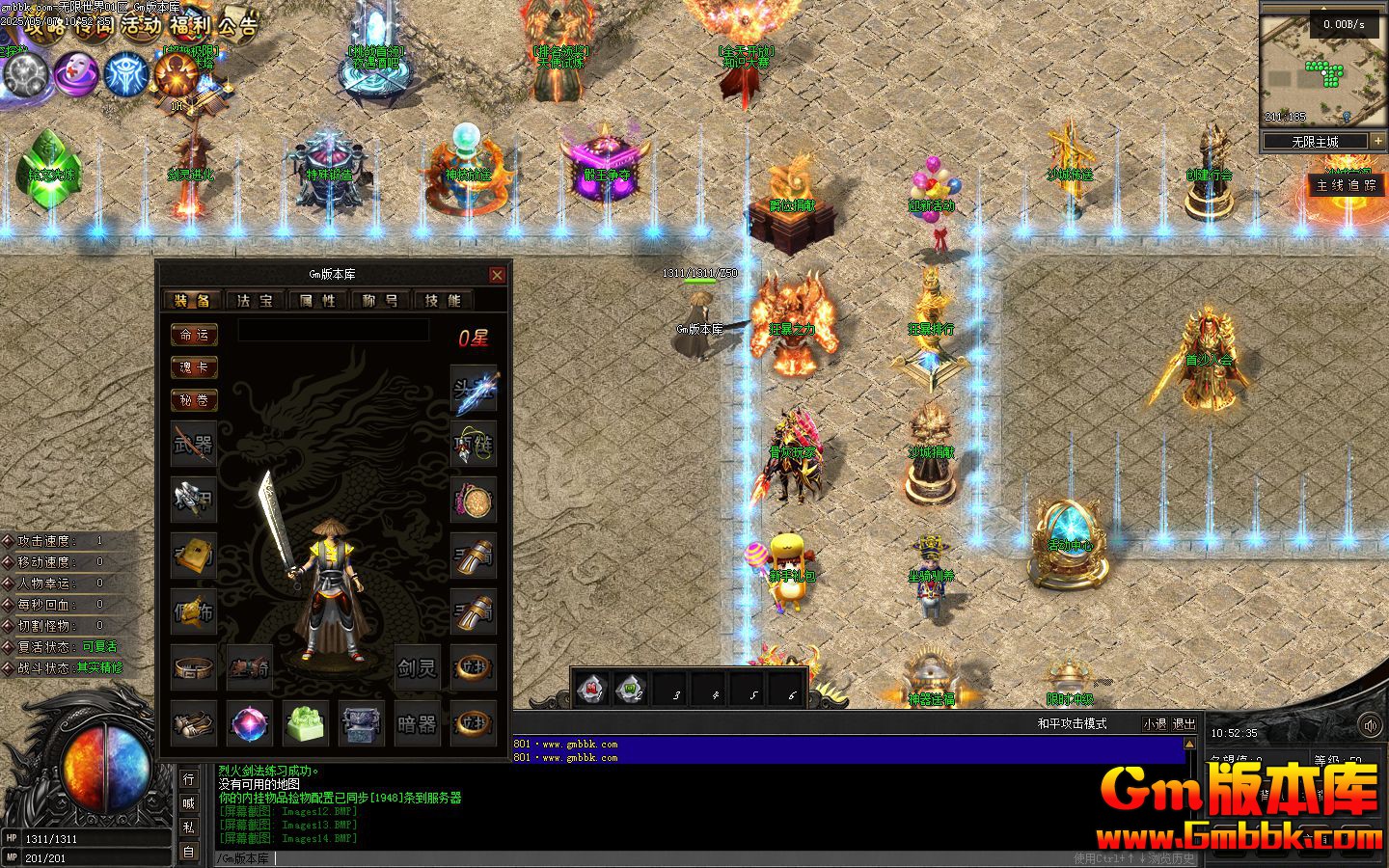Open the 主线追踪 quest tracker

(1347, 185)
